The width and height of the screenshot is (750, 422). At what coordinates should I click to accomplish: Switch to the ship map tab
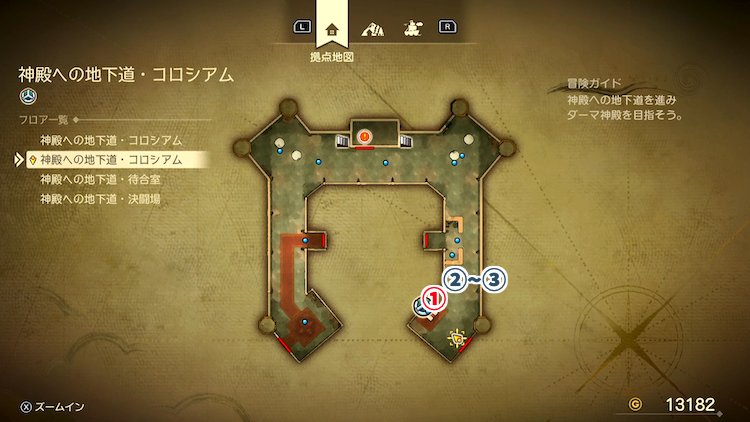[410, 28]
